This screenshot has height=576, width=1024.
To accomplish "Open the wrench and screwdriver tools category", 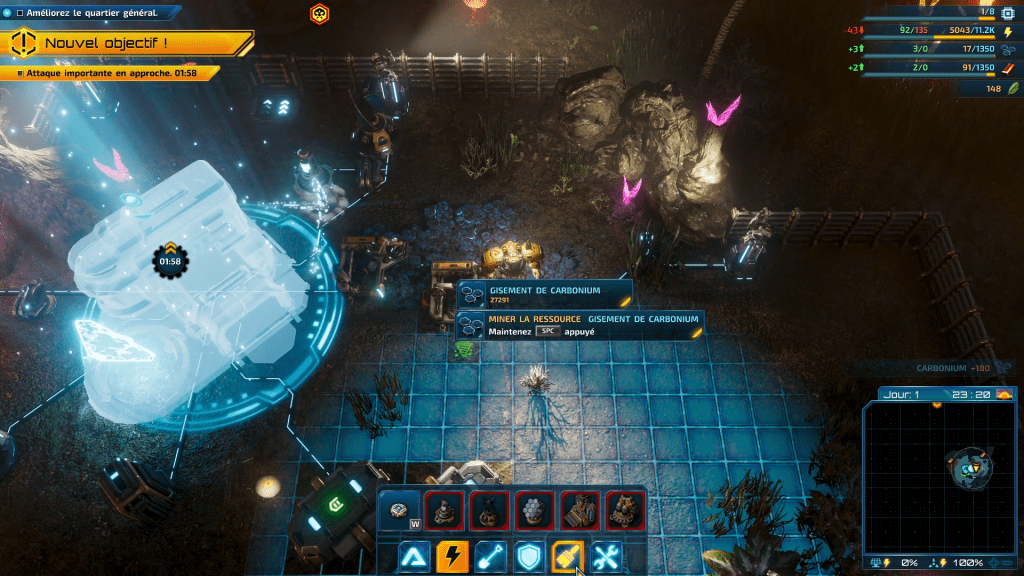I will pos(605,556).
